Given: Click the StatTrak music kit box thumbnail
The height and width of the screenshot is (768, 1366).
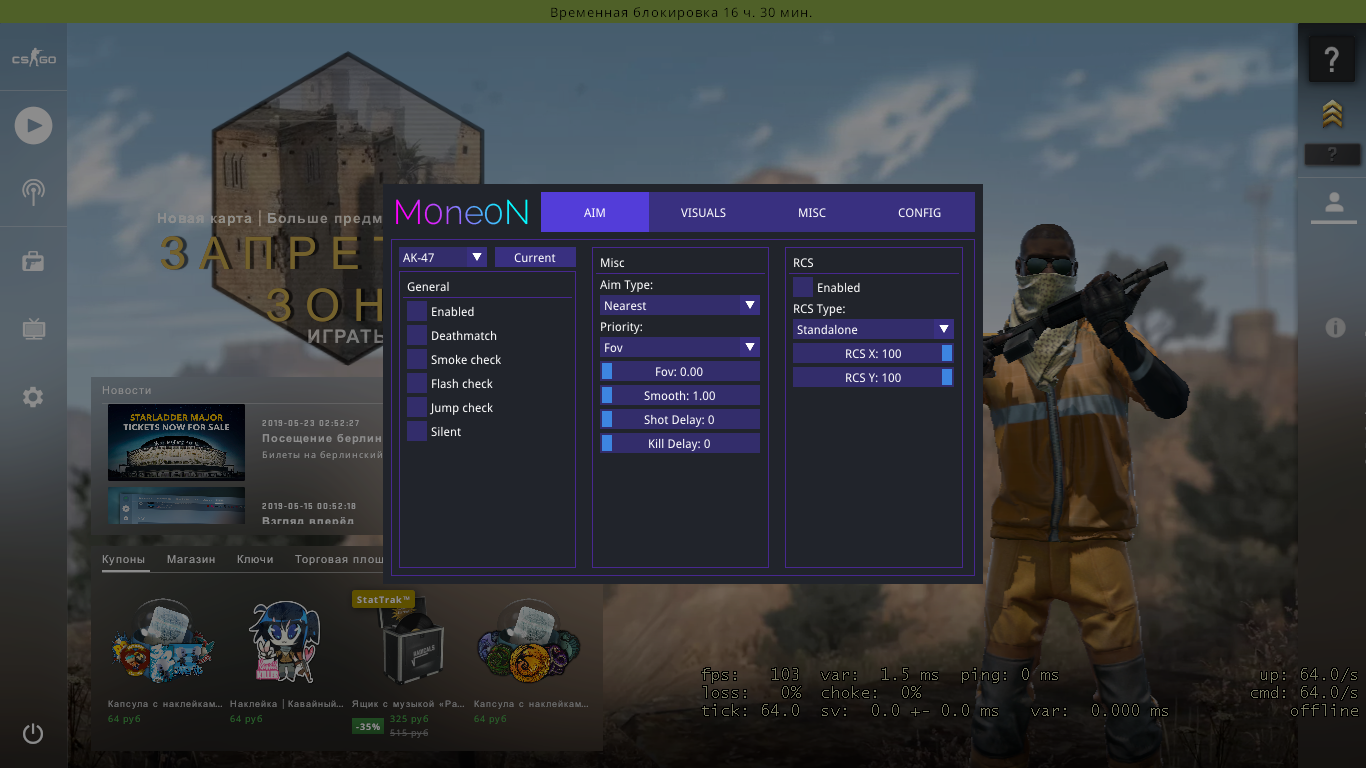Looking at the screenshot, I should (412, 645).
